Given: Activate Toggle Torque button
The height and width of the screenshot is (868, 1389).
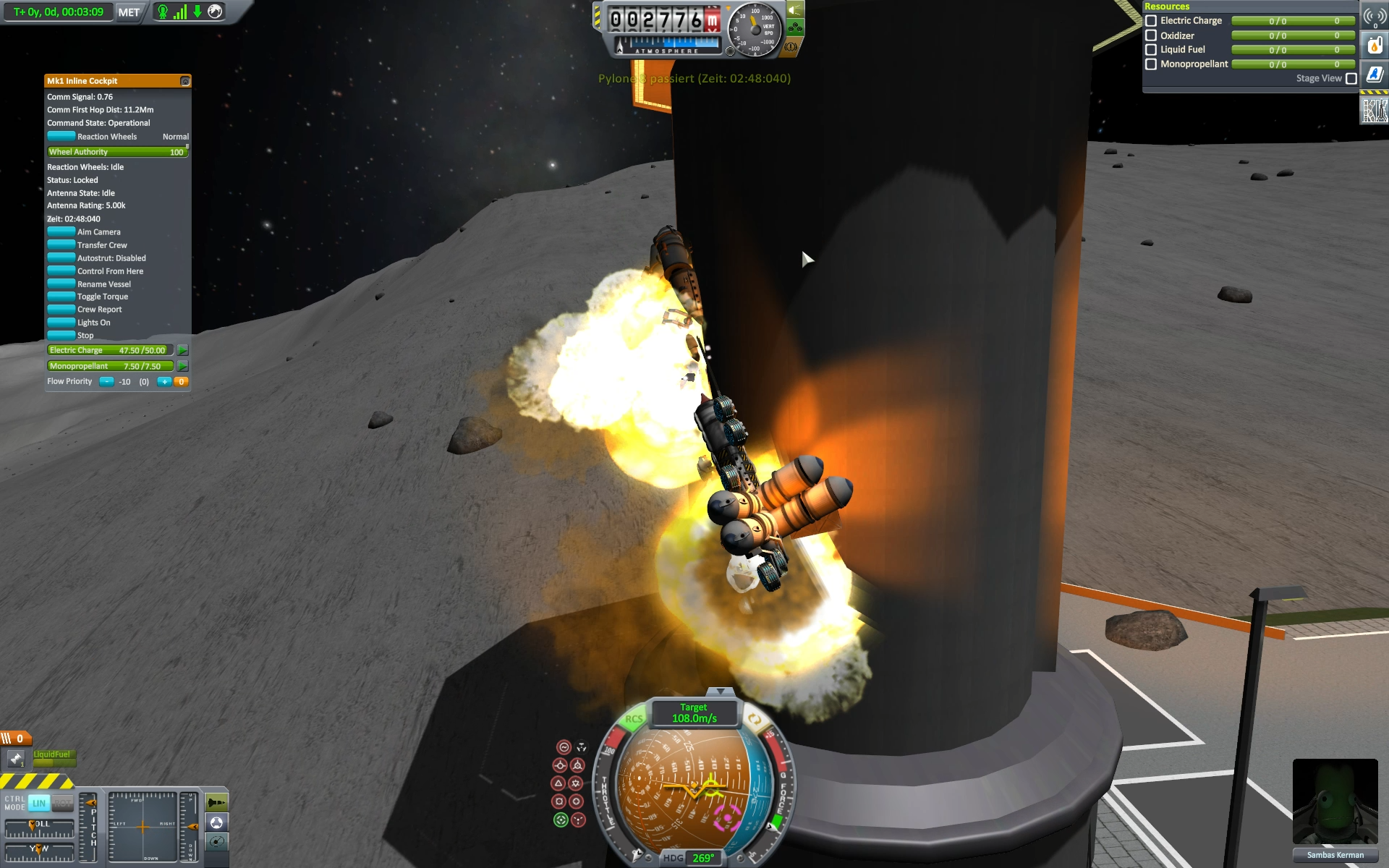Looking at the screenshot, I should tap(61, 297).
